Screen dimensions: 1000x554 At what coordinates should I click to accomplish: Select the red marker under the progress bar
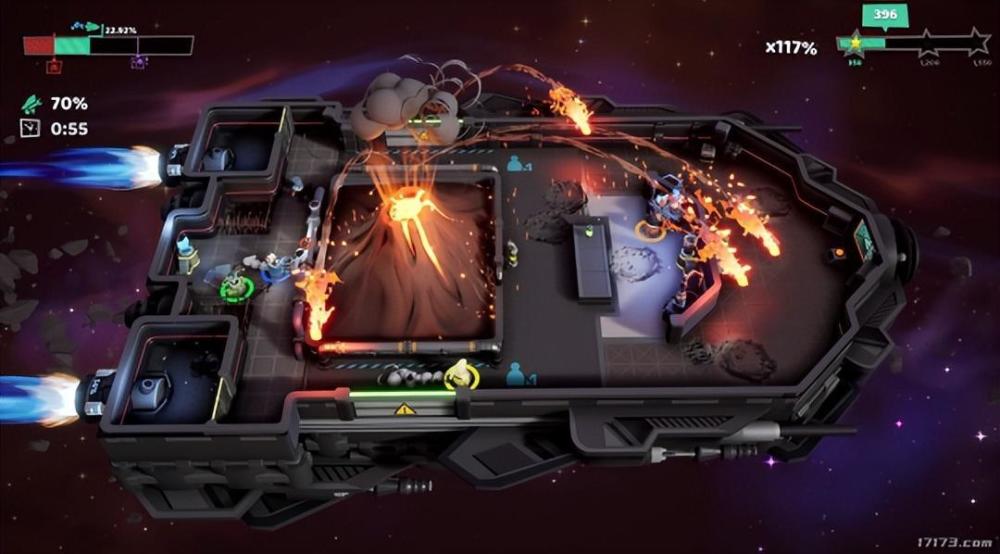point(54,65)
